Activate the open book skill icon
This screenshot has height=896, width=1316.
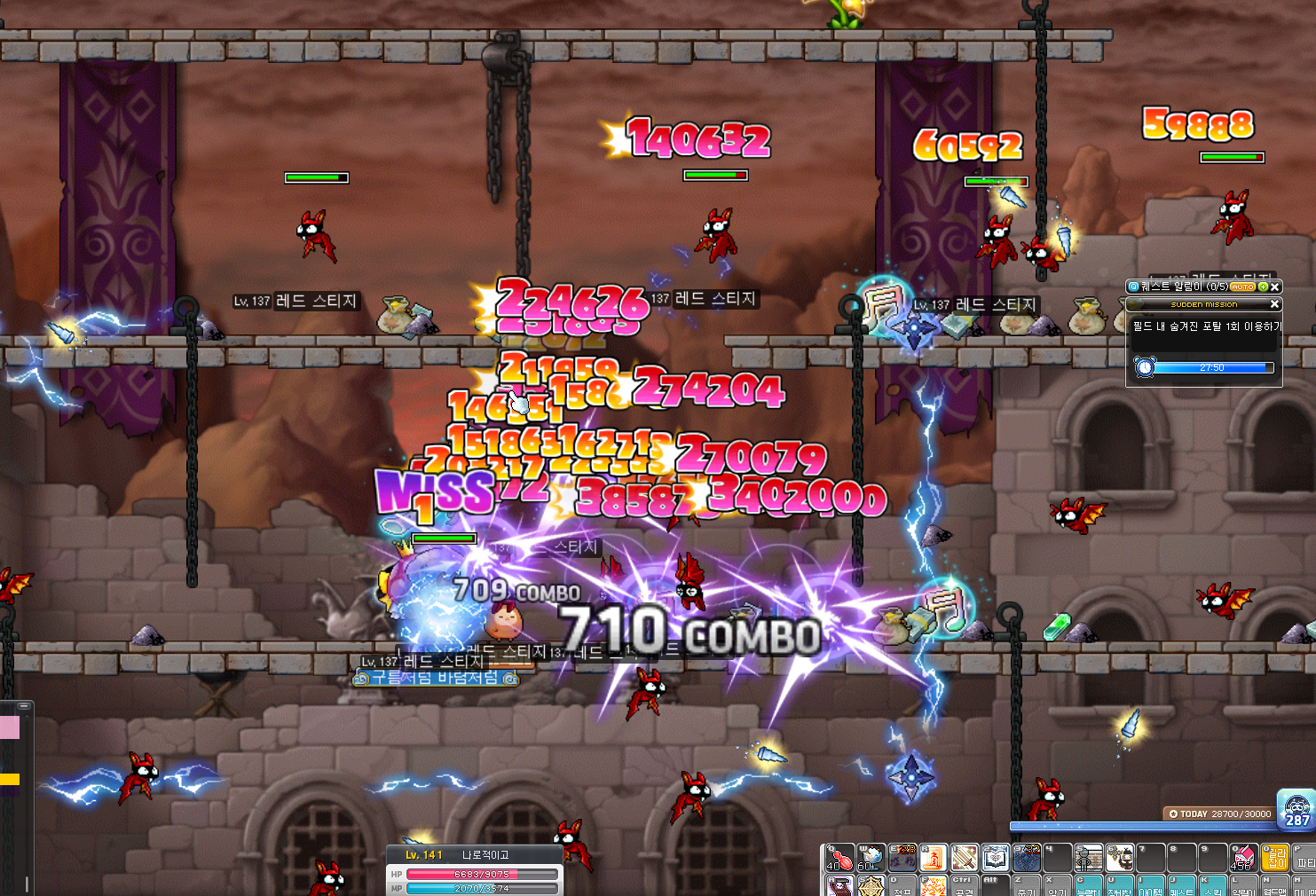click(x=995, y=857)
